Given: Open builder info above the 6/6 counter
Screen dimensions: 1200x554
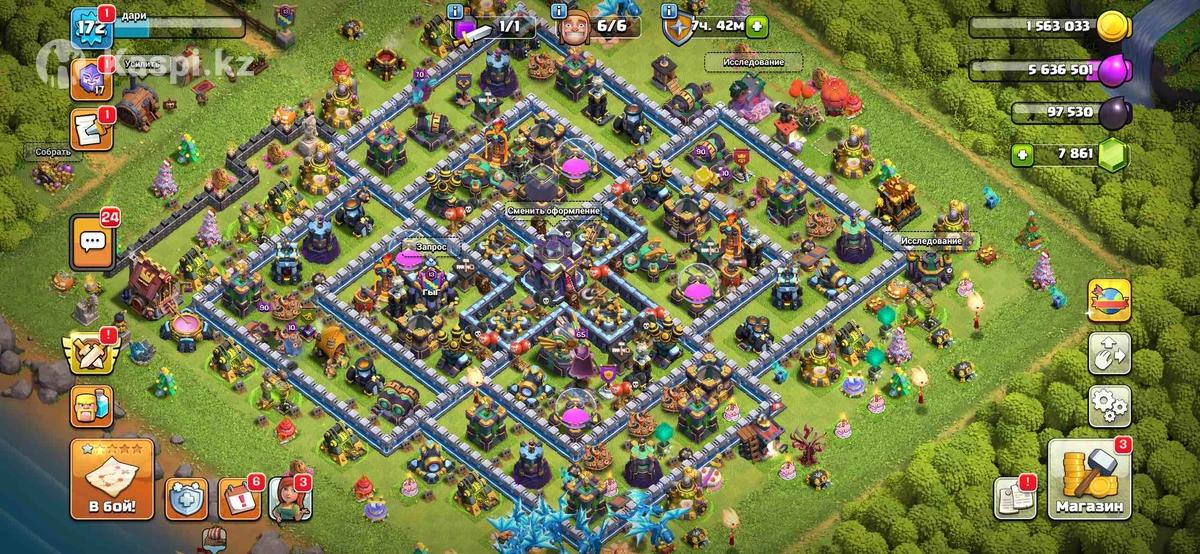Looking at the screenshot, I should pos(559,10).
